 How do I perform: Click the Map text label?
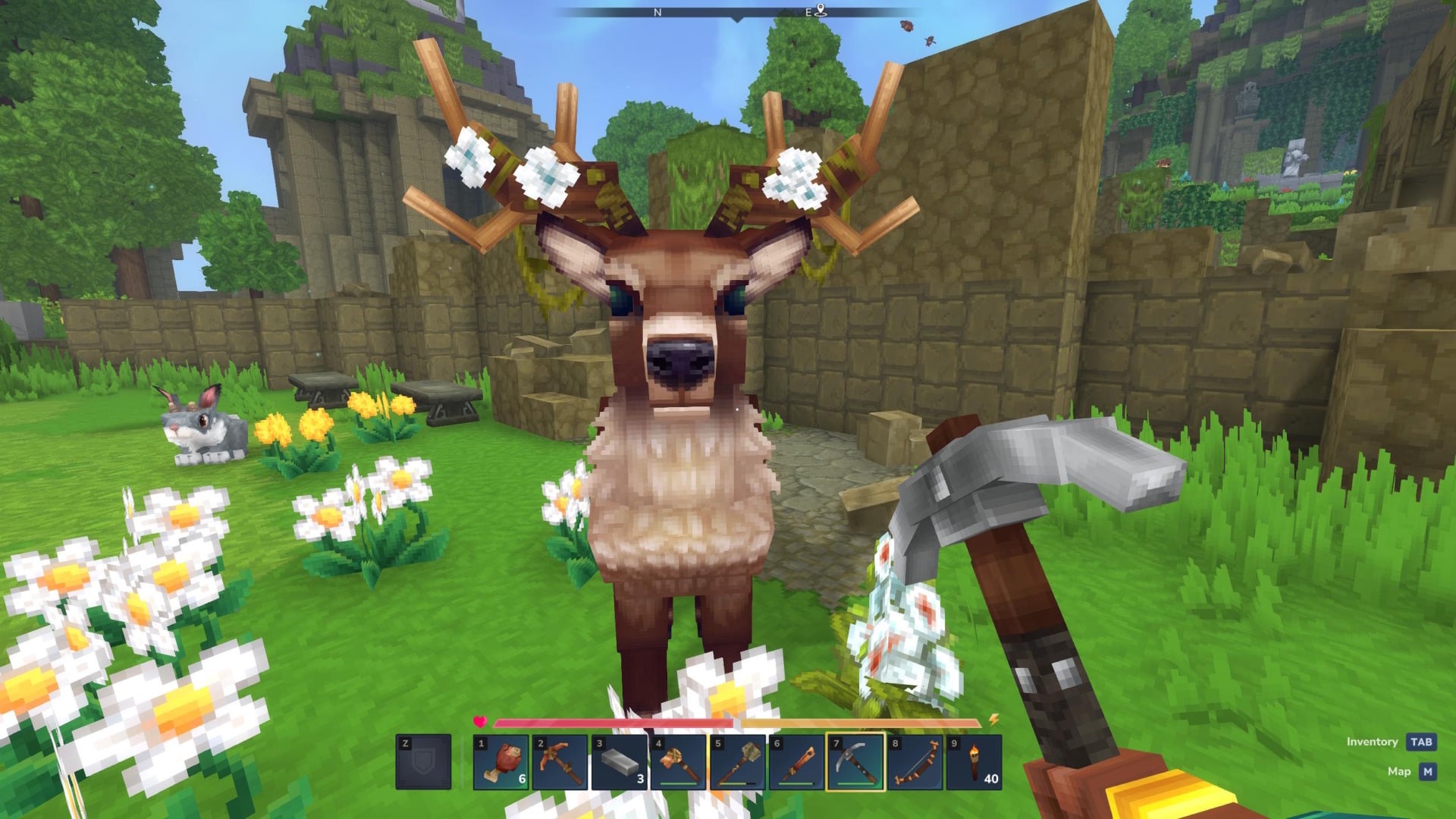pos(1400,769)
